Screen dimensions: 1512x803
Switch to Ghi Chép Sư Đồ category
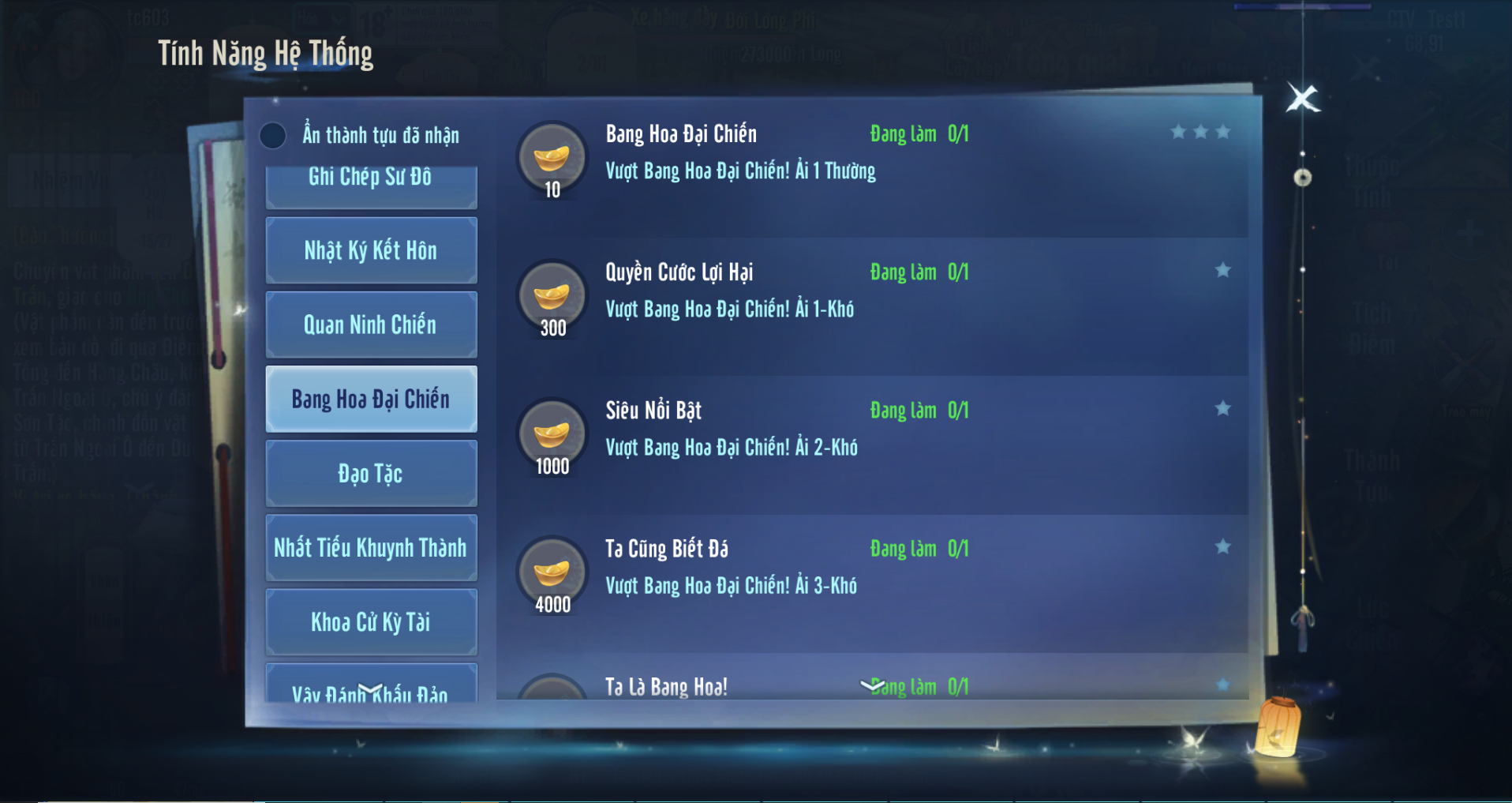click(371, 182)
